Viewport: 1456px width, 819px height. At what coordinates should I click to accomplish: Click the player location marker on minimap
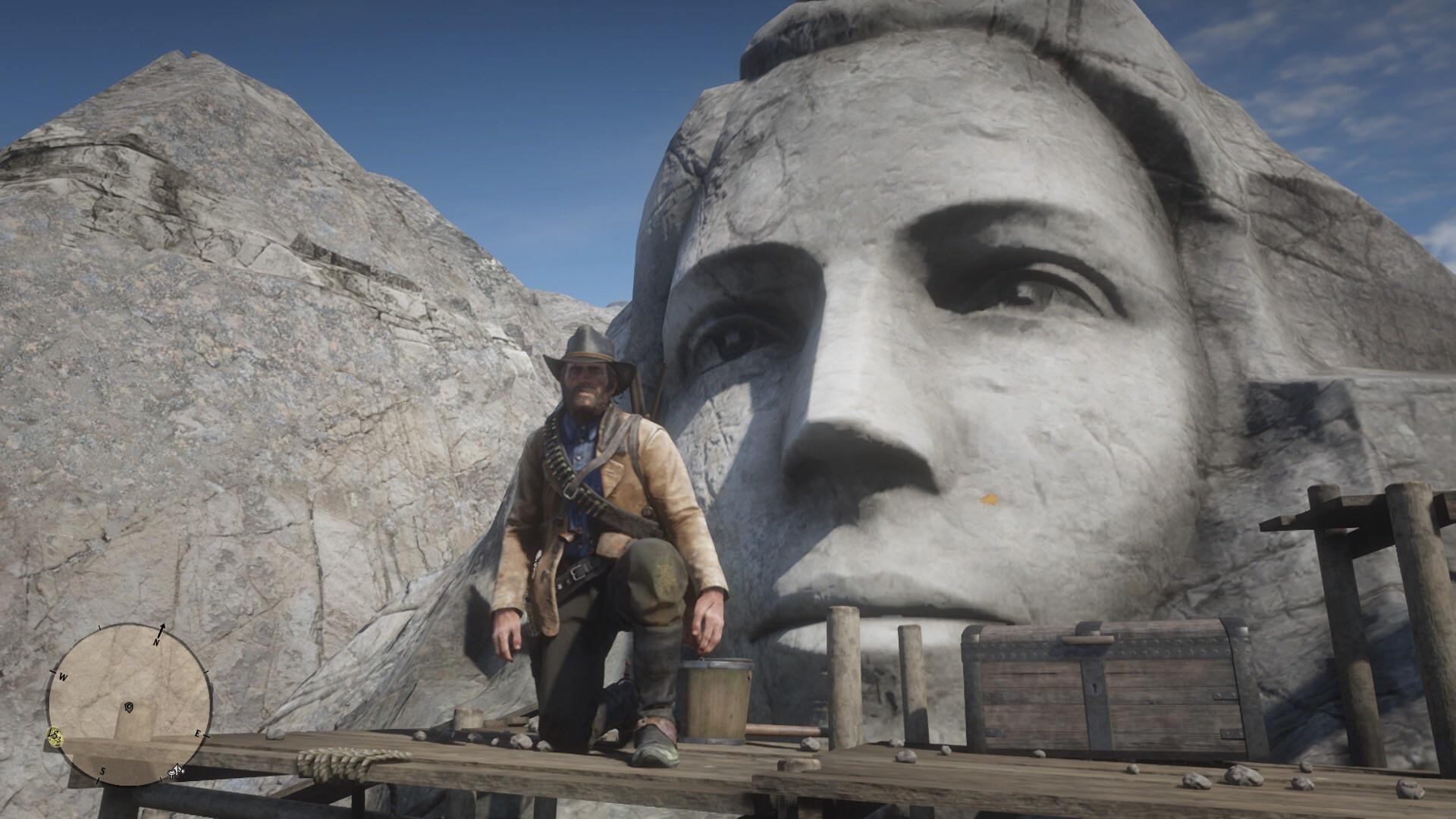click(129, 708)
